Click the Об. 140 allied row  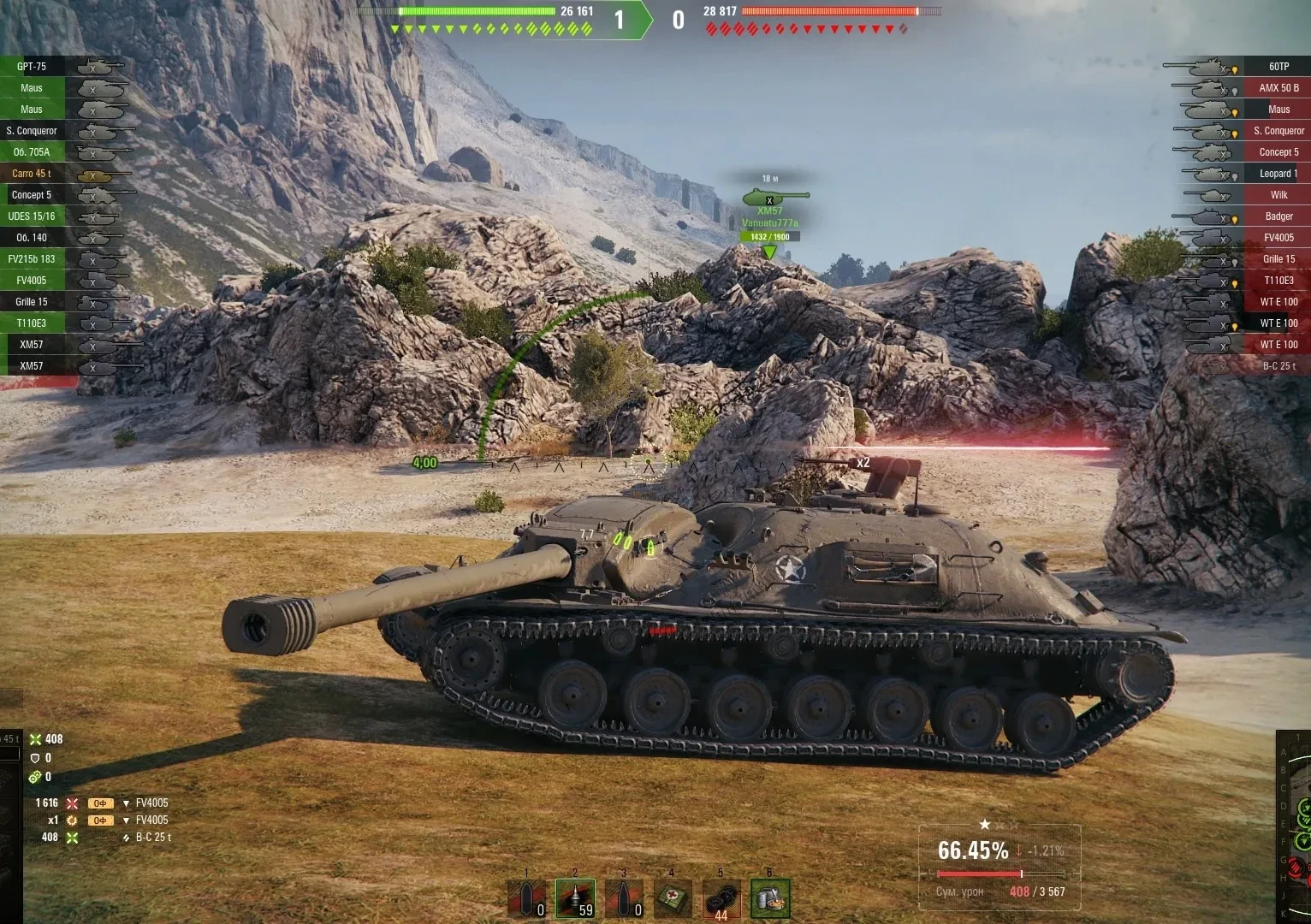(32, 238)
